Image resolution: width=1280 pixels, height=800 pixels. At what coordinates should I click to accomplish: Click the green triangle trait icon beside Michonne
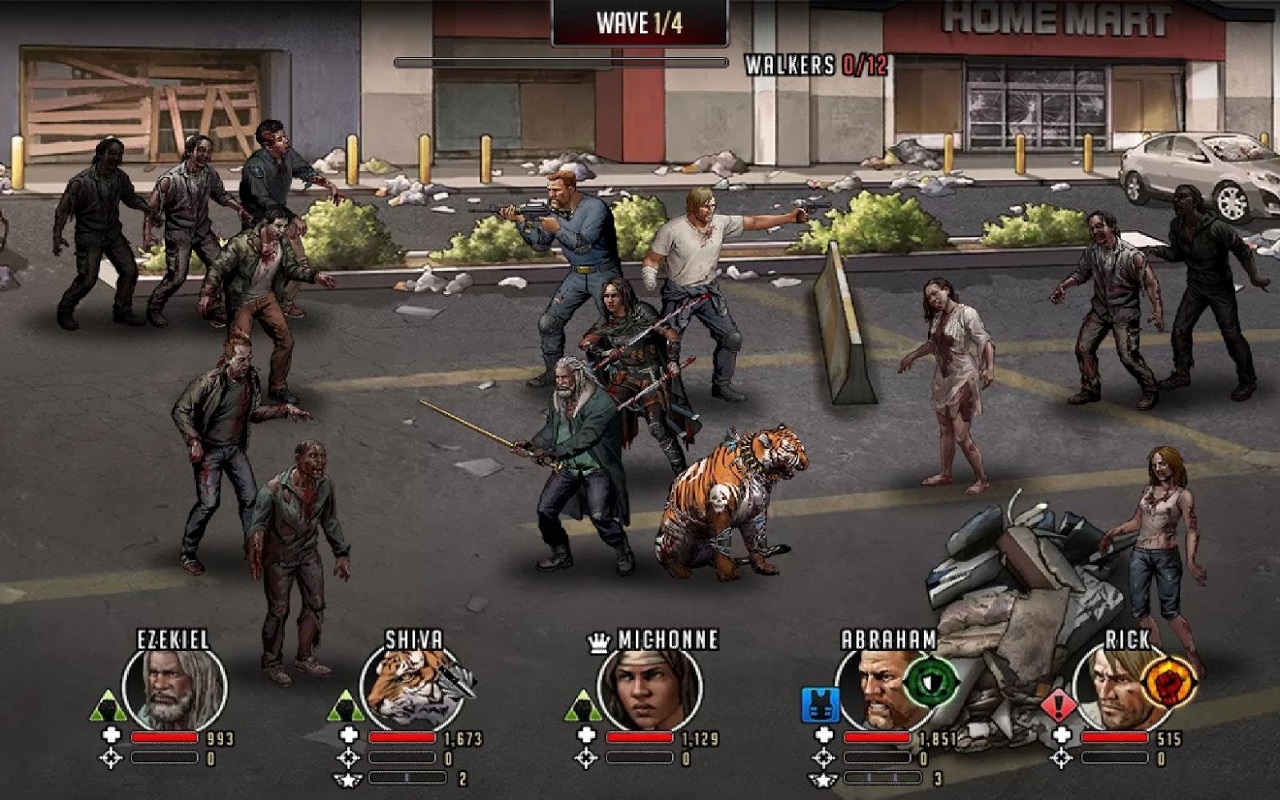584,706
